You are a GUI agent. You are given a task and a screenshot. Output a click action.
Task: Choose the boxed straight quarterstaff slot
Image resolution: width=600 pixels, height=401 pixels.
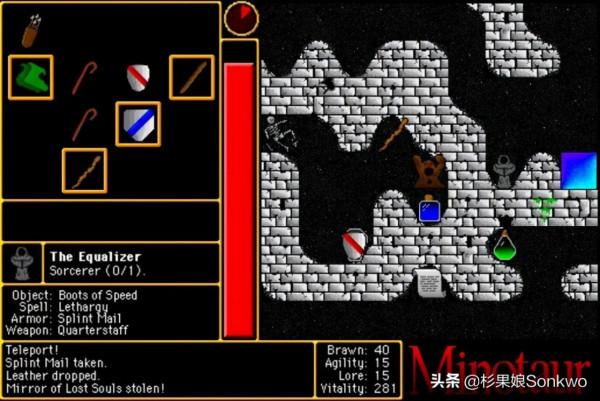(x=191, y=77)
